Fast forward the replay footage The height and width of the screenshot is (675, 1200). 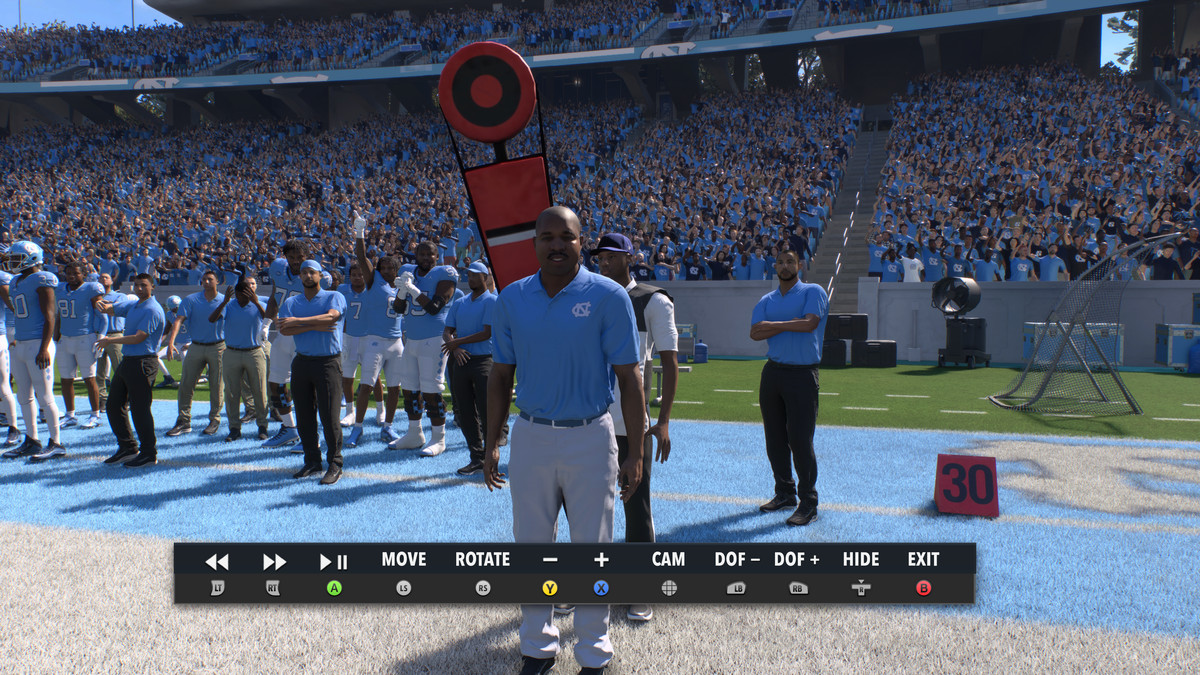[x=274, y=562]
